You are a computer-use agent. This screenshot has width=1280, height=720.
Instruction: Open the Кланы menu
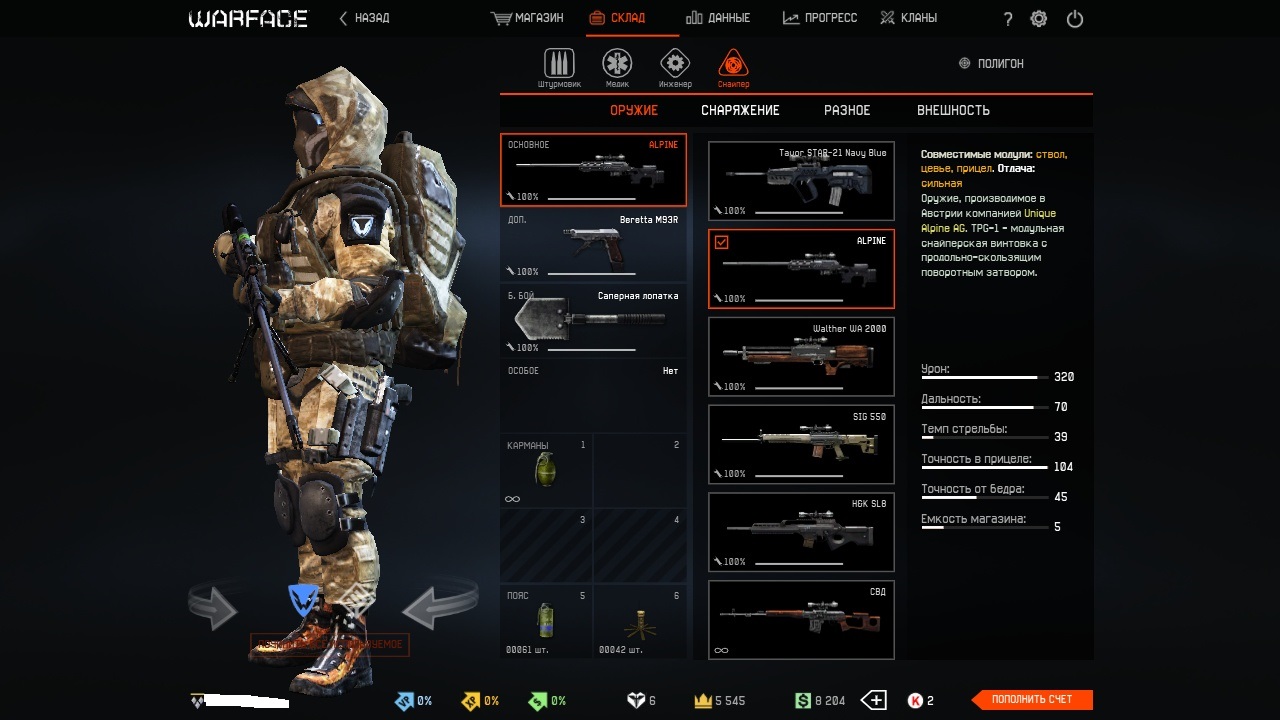click(x=908, y=18)
